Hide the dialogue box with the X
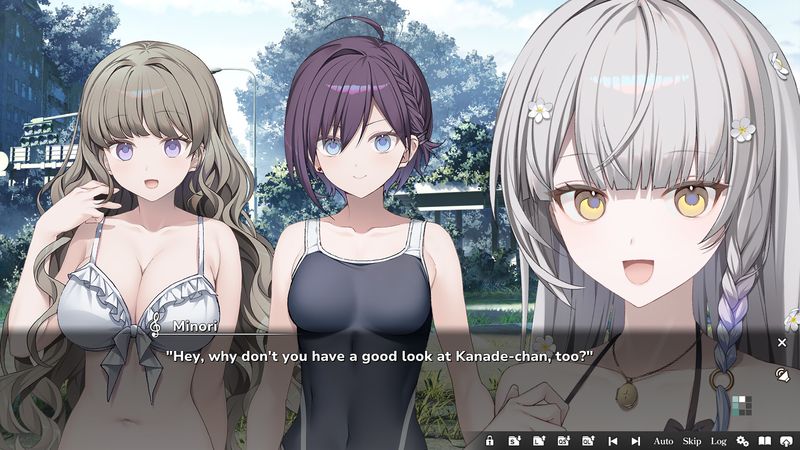 (782, 342)
